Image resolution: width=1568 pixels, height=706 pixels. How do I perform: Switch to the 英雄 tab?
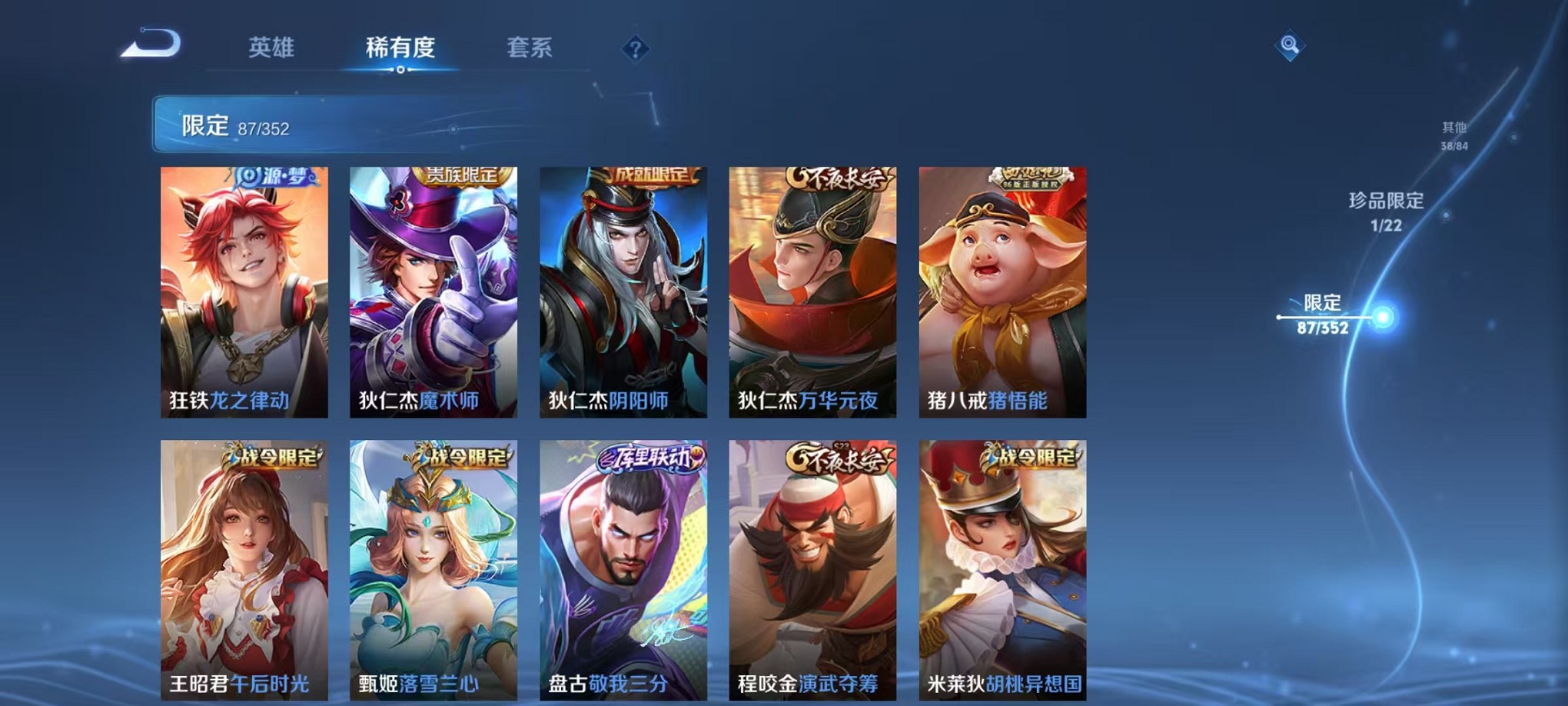point(274,48)
